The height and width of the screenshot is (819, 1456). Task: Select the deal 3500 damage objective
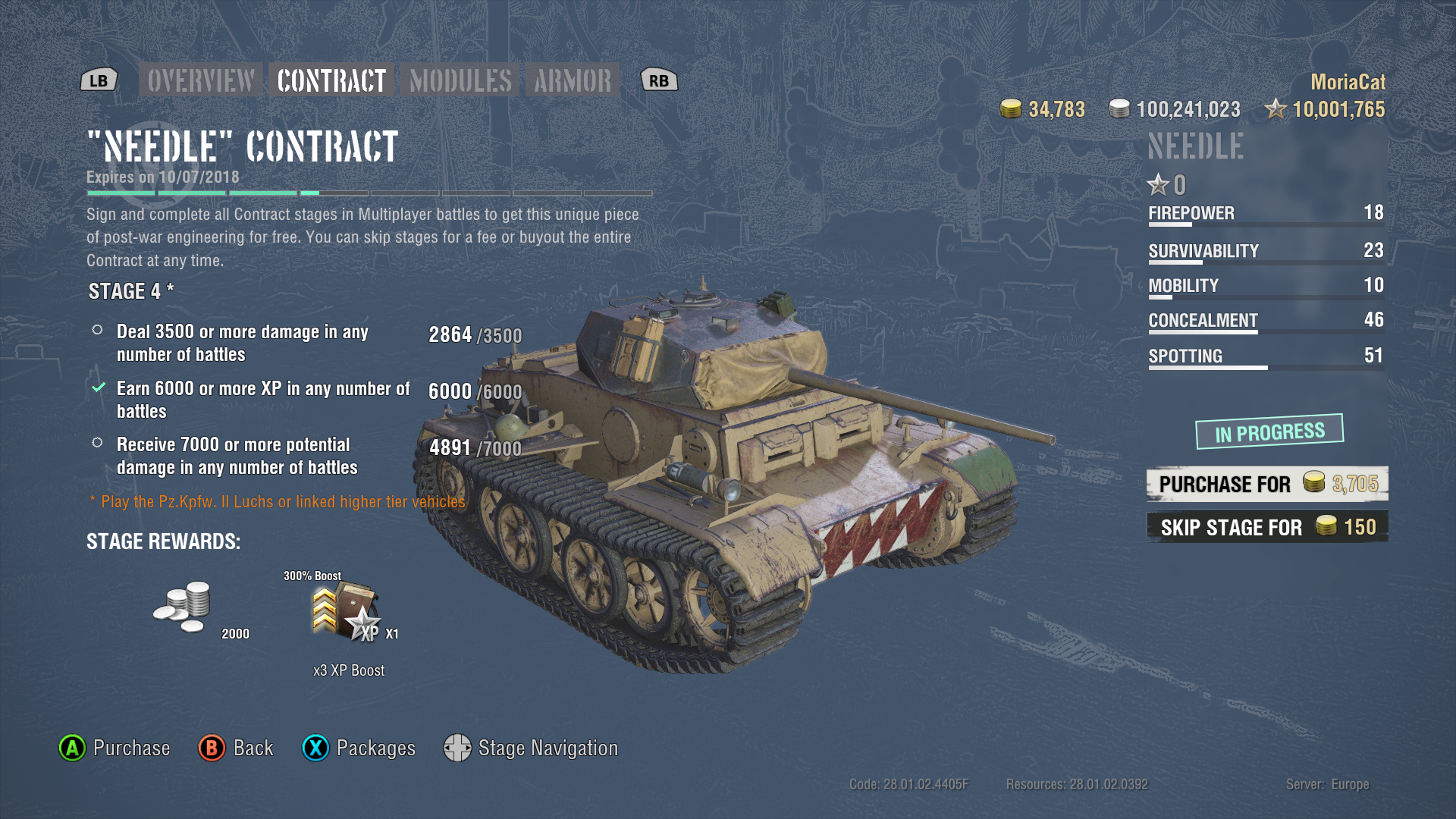pos(242,343)
